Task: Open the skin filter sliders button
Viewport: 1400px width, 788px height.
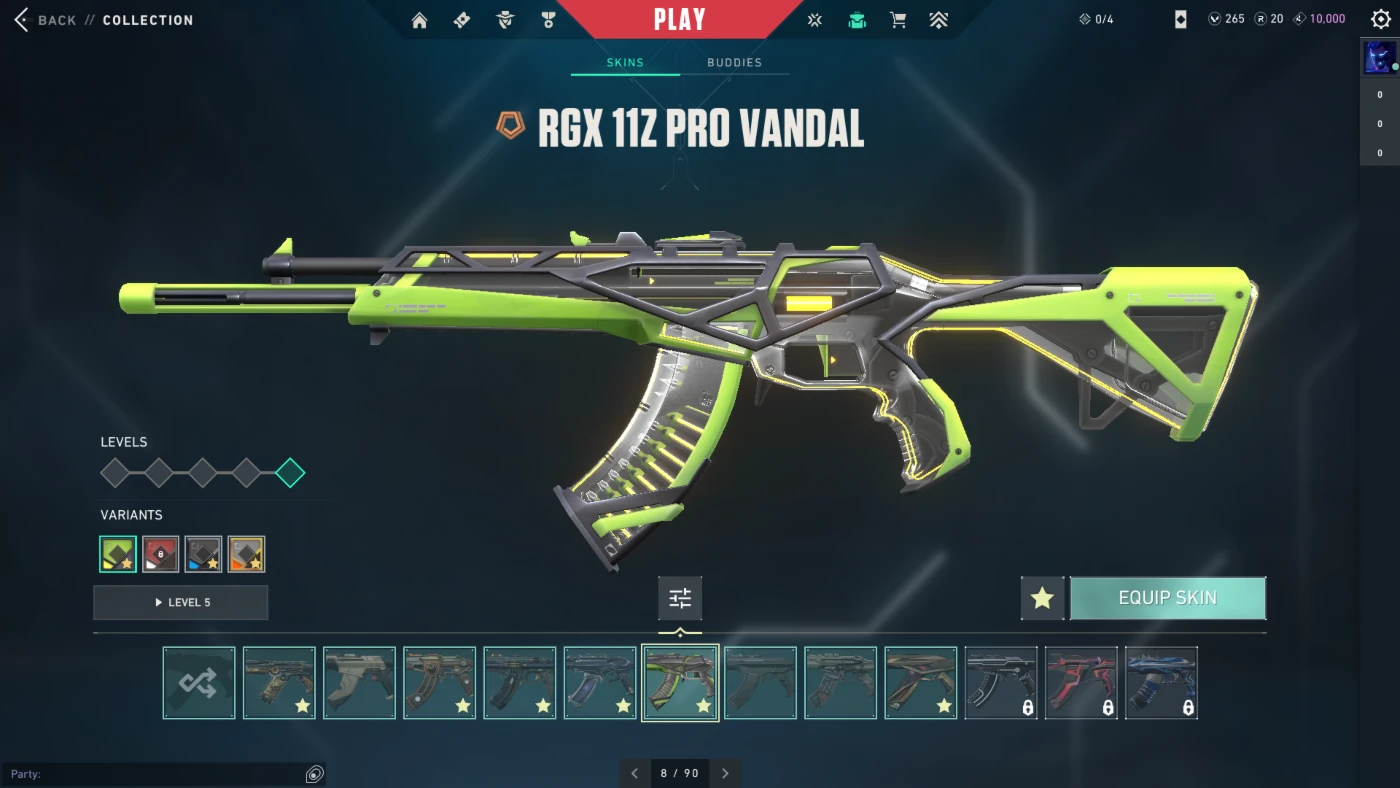Action: (x=680, y=599)
